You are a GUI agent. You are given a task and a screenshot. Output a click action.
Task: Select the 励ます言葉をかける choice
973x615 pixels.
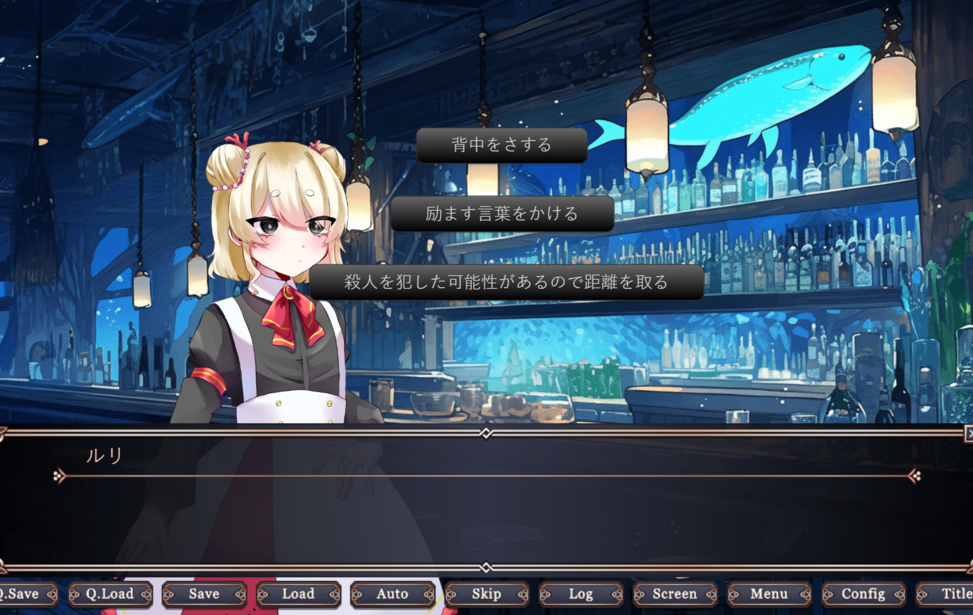502,213
